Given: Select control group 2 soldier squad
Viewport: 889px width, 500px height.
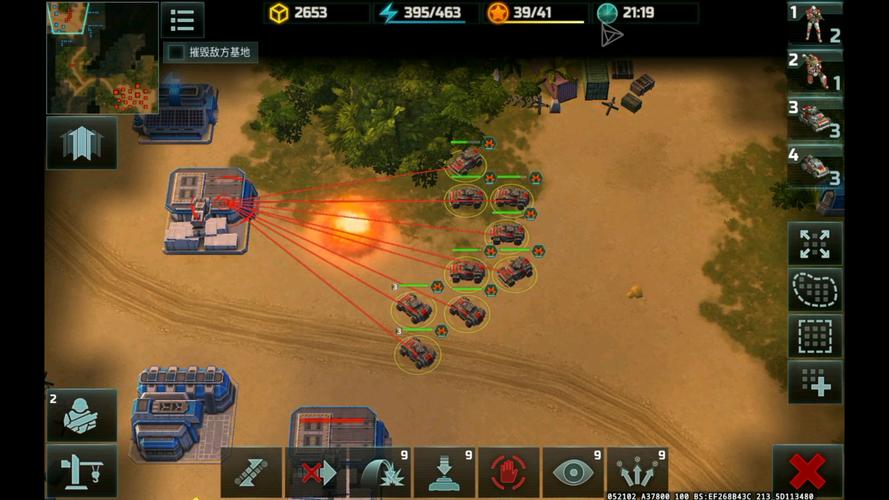Looking at the screenshot, I should [815, 70].
